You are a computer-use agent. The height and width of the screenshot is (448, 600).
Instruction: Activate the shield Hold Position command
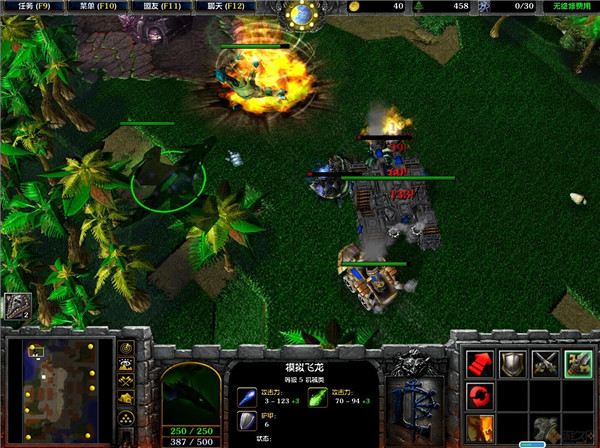pyautogui.click(x=513, y=365)
